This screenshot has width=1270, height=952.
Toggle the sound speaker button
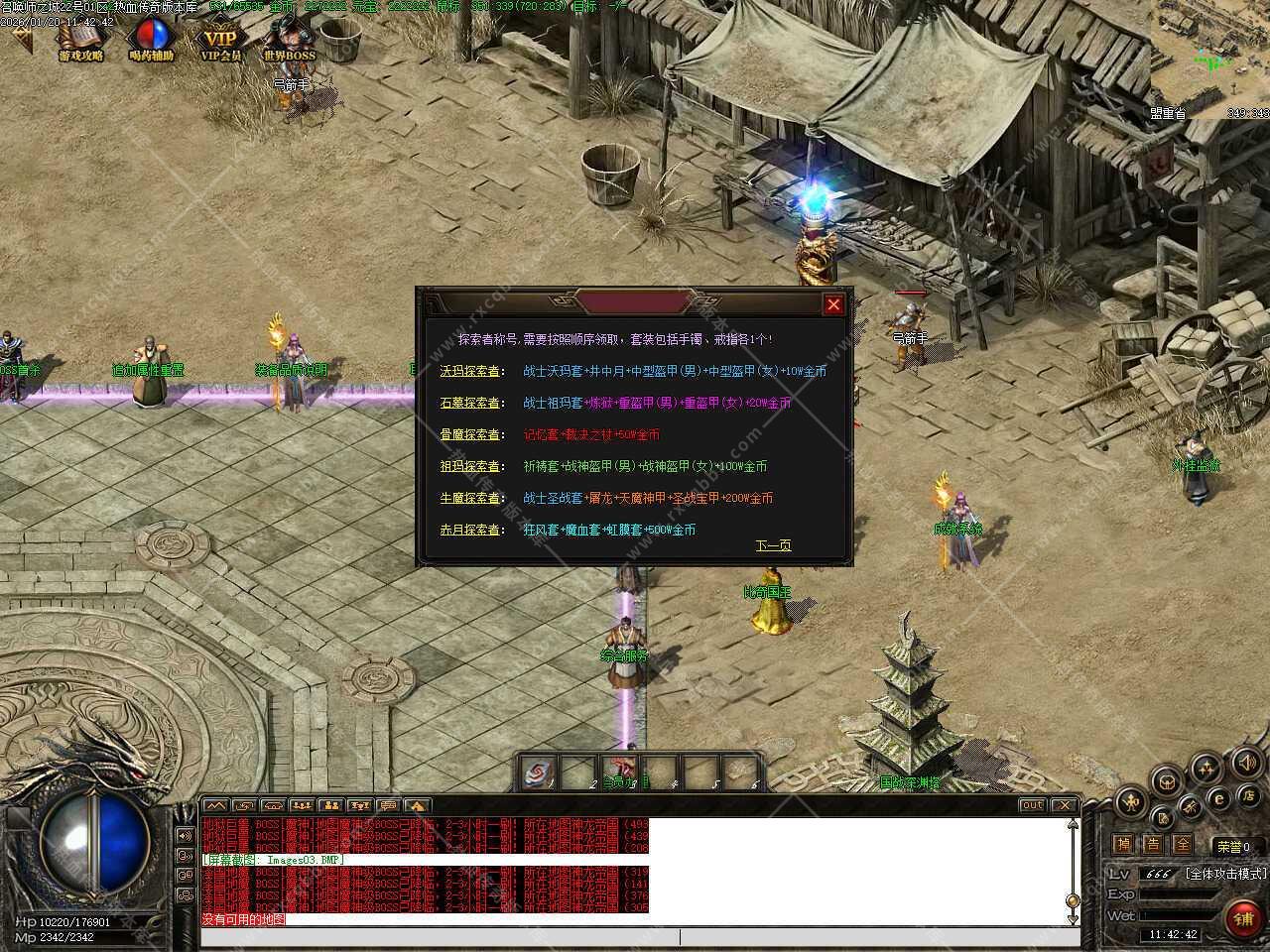pyautogui.click(x=1247, y=763)
